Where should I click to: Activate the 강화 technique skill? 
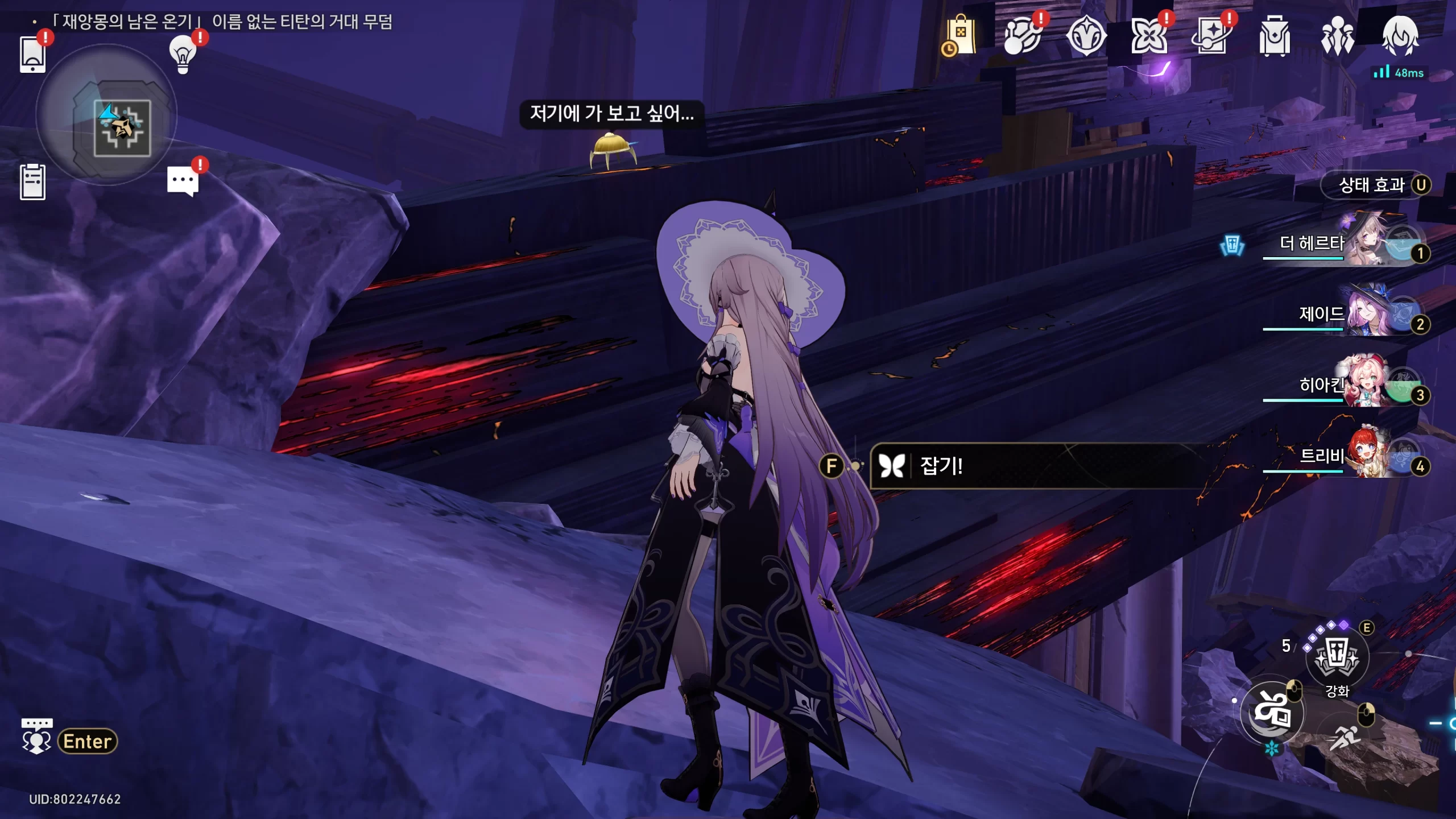1337,657
